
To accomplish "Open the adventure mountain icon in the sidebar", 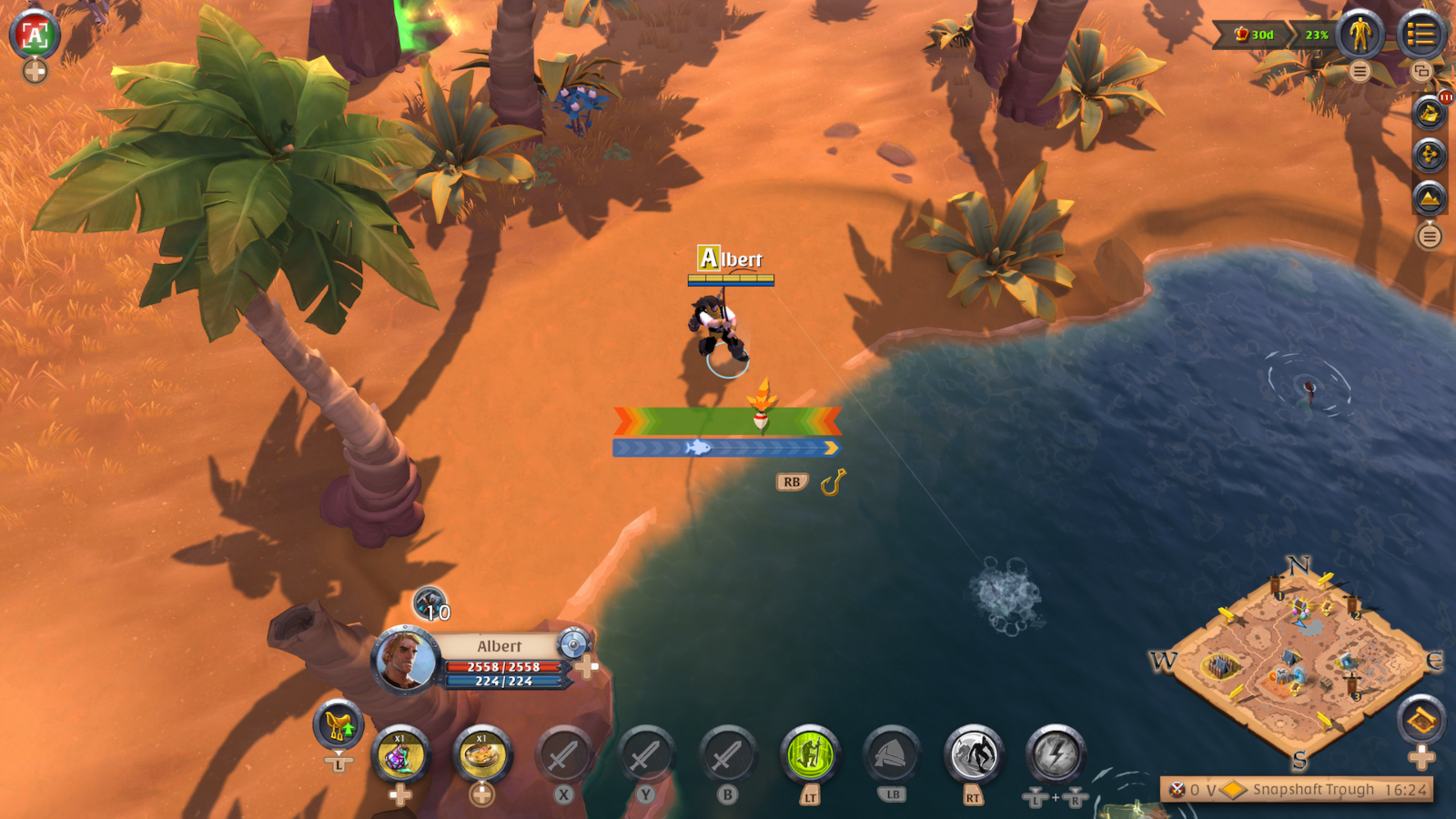I will [x=1431, y=197].
